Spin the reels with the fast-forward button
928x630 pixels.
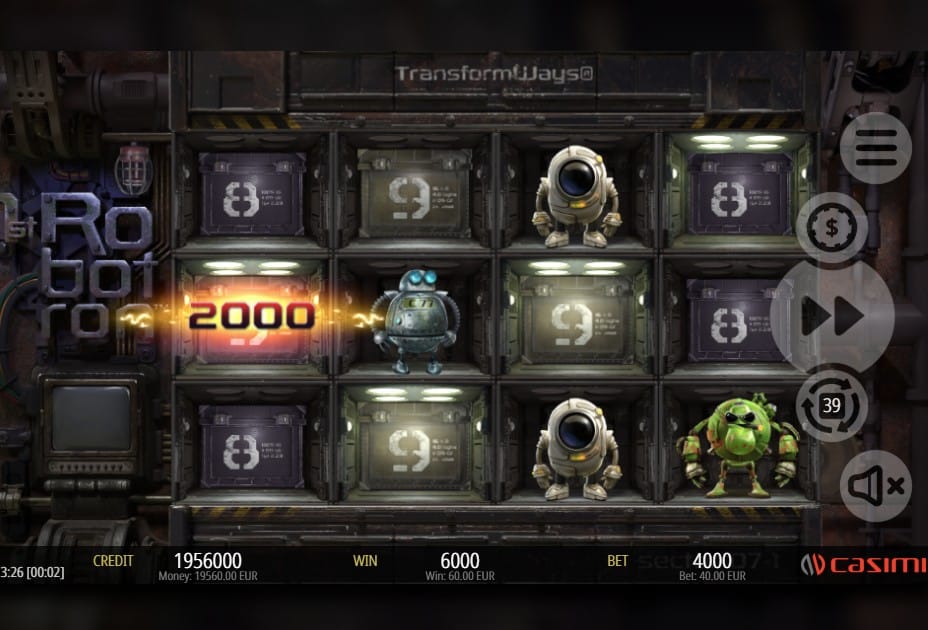click(832, 317)
